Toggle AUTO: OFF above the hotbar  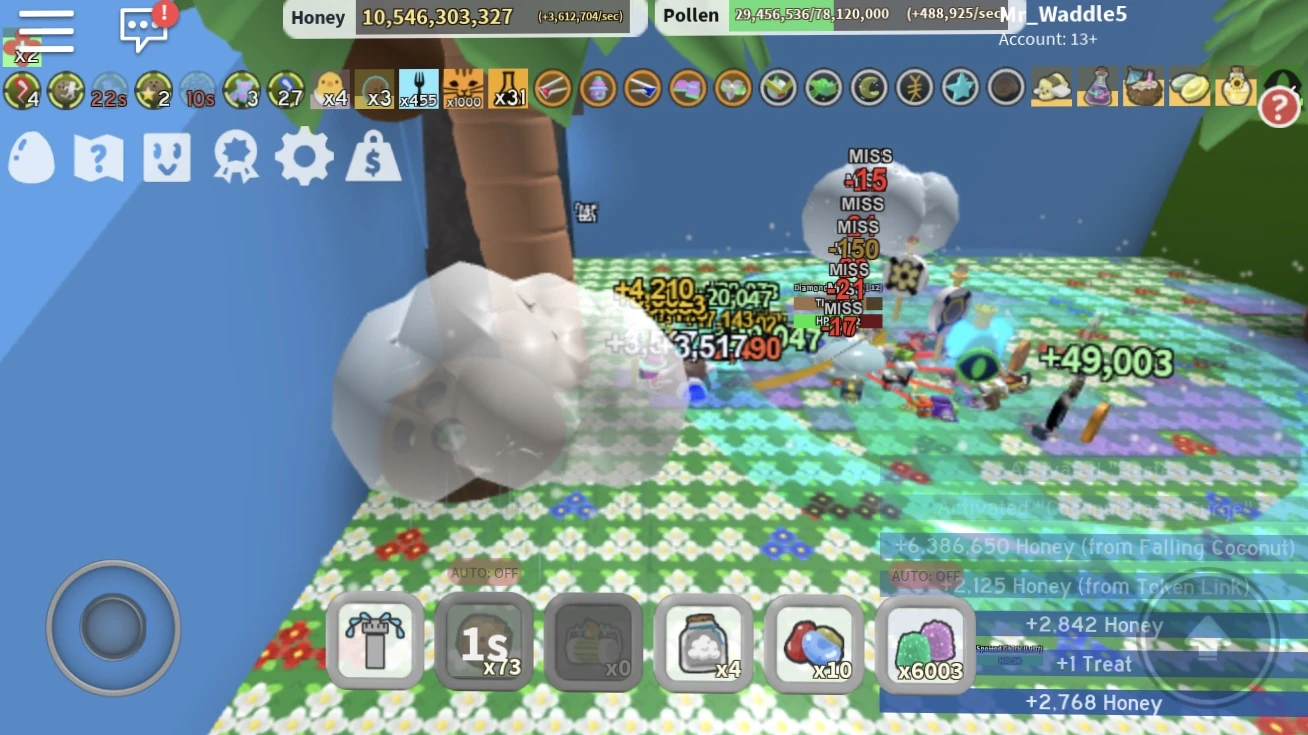[486, 573]
